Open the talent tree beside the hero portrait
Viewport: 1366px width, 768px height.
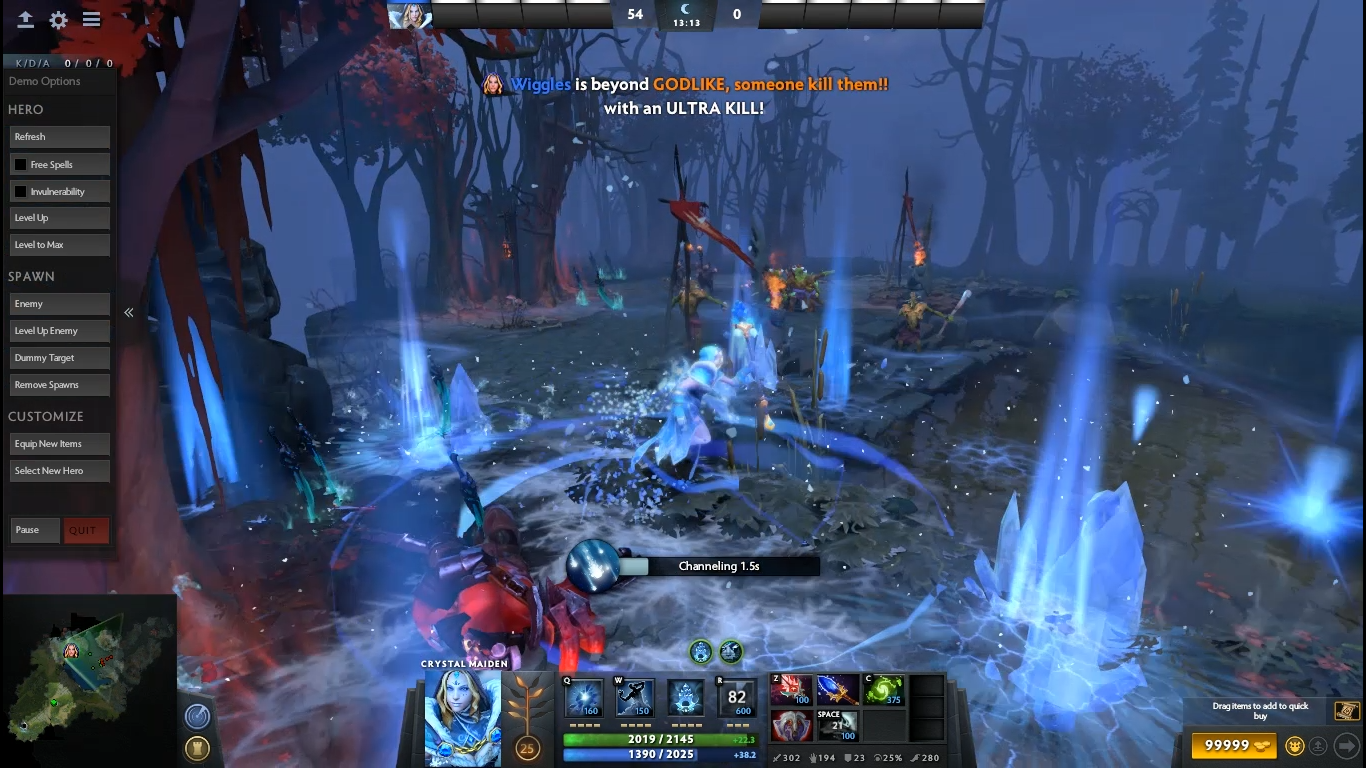pos(526,705)
